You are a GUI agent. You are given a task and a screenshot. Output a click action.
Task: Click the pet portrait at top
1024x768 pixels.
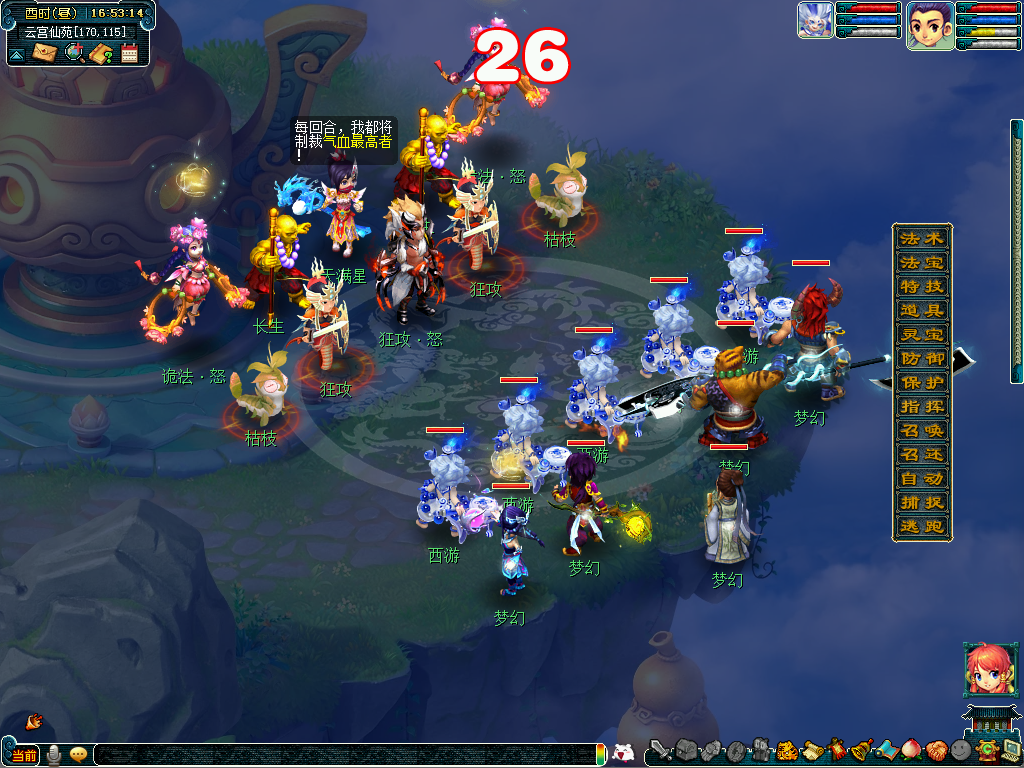815,20
